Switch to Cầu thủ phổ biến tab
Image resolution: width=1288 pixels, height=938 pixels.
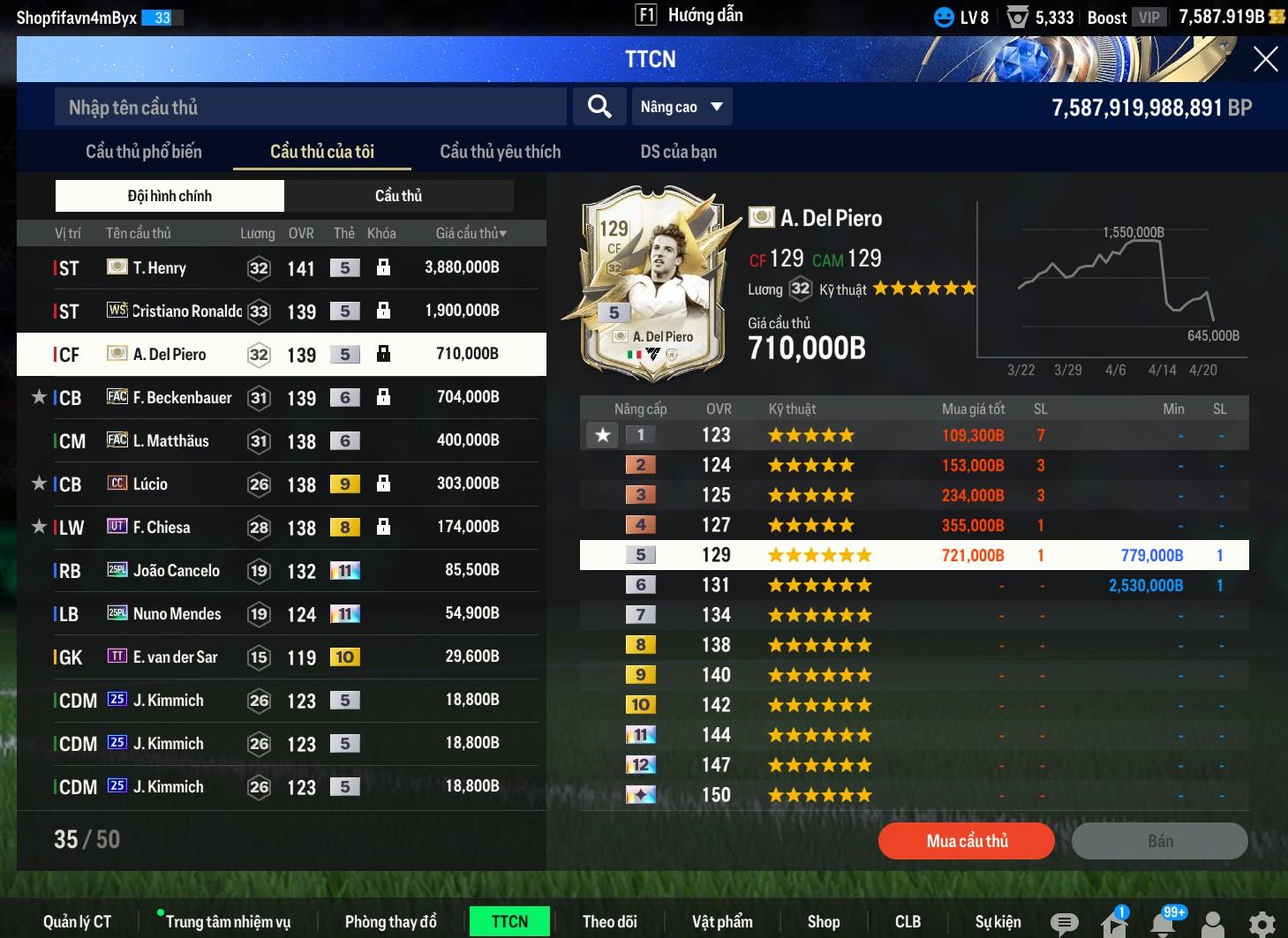click(x=144, y=152)
